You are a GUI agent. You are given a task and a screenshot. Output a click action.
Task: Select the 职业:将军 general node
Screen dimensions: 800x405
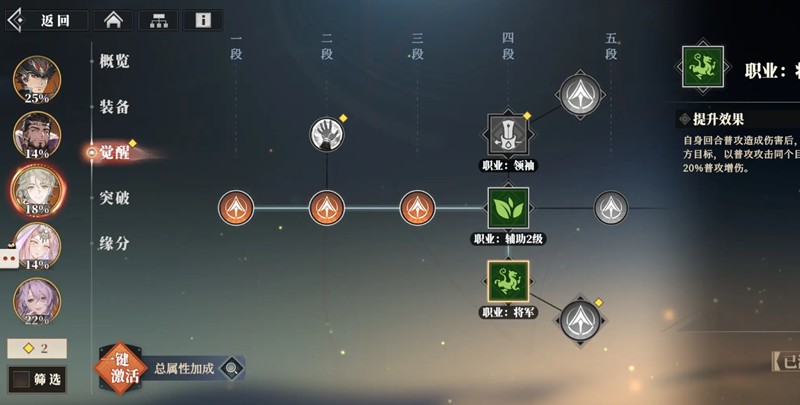click(508, 281)
